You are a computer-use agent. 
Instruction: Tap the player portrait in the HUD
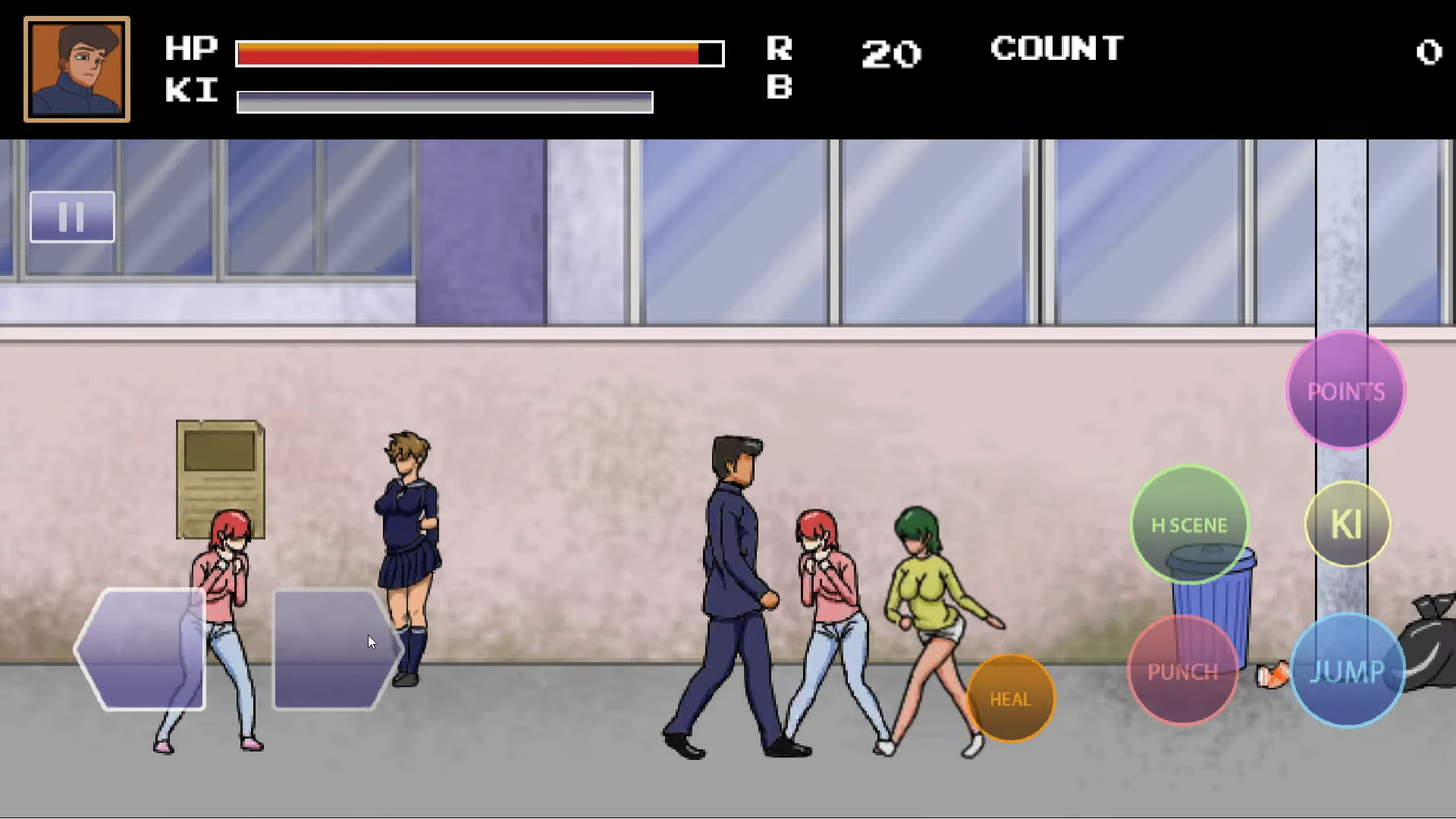[76, 69]
